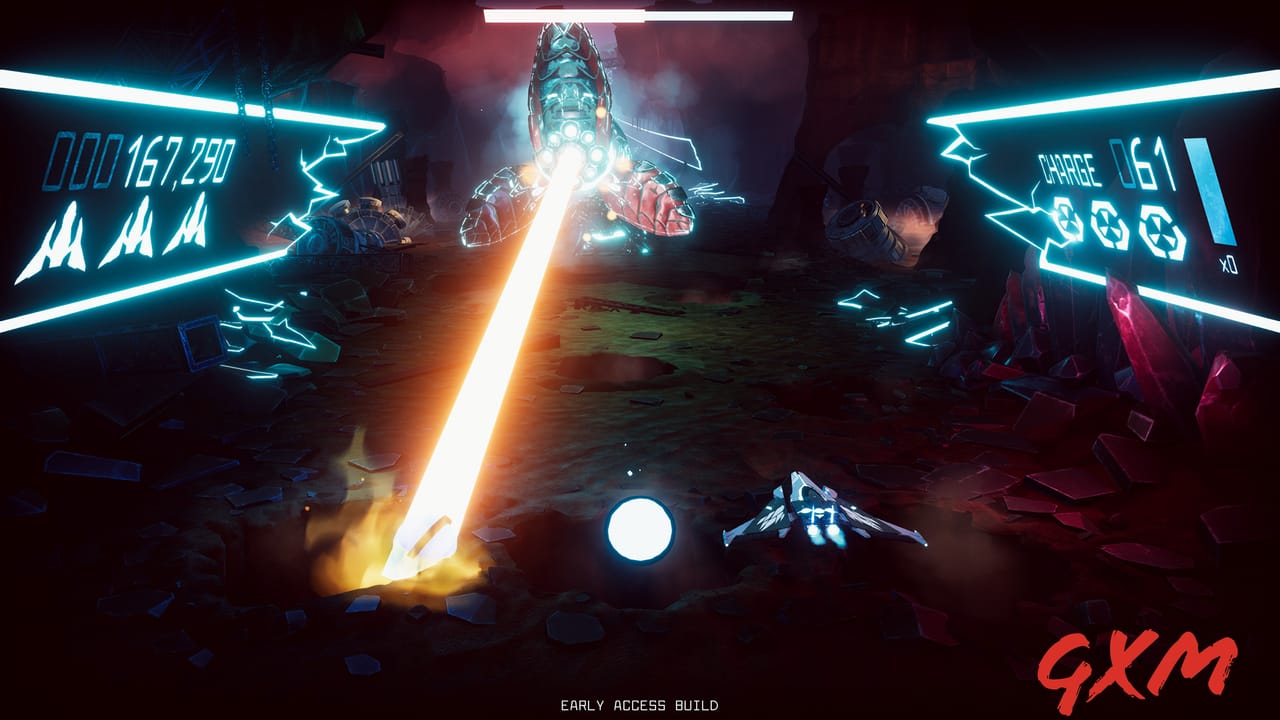The width and height of the screenshot is (1280, 720).
Task: Click the EARLY ACCESS BUILD label
Action: click(x=640, y=704)
